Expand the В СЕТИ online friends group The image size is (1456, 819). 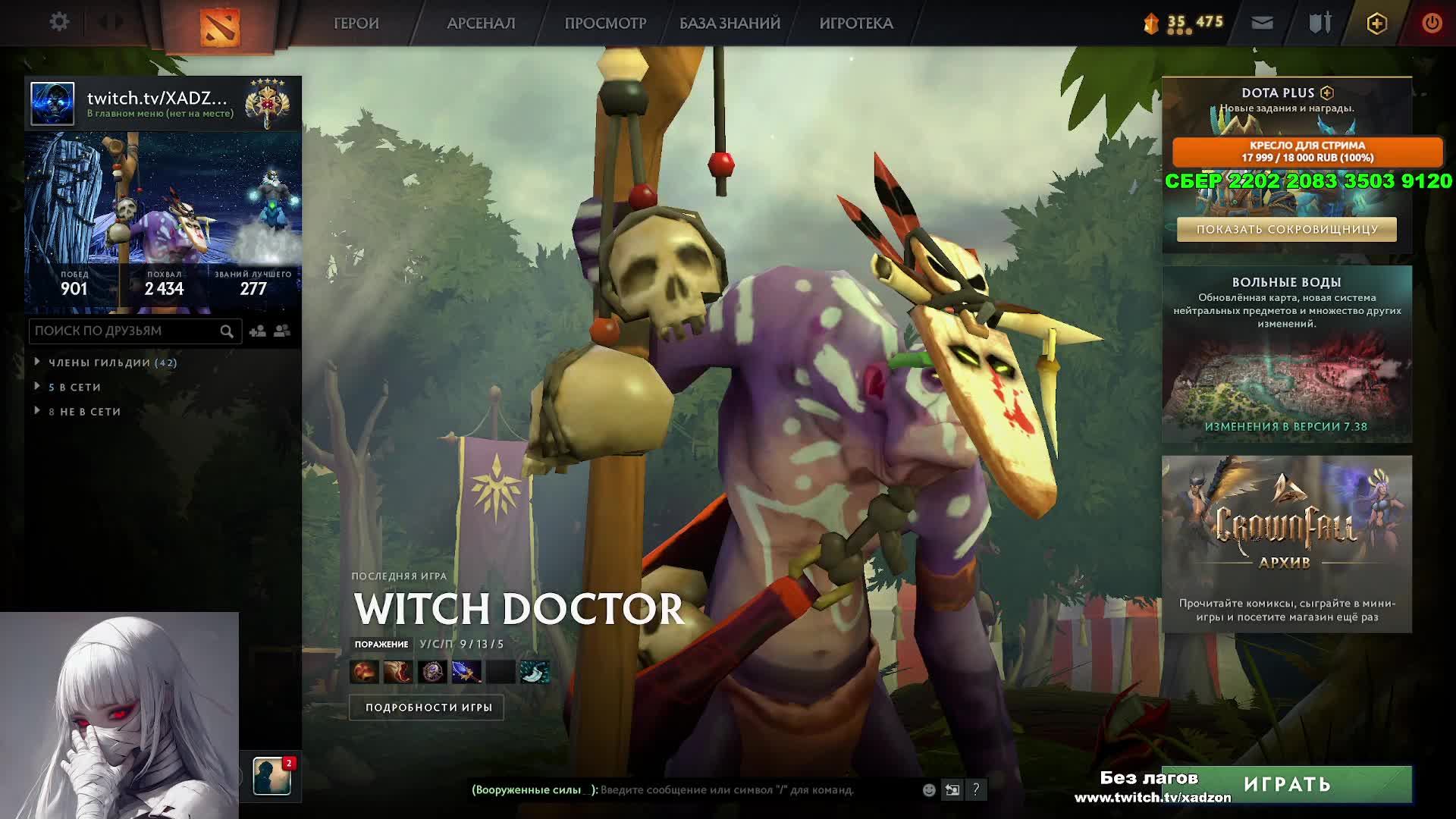click(74, 388)
